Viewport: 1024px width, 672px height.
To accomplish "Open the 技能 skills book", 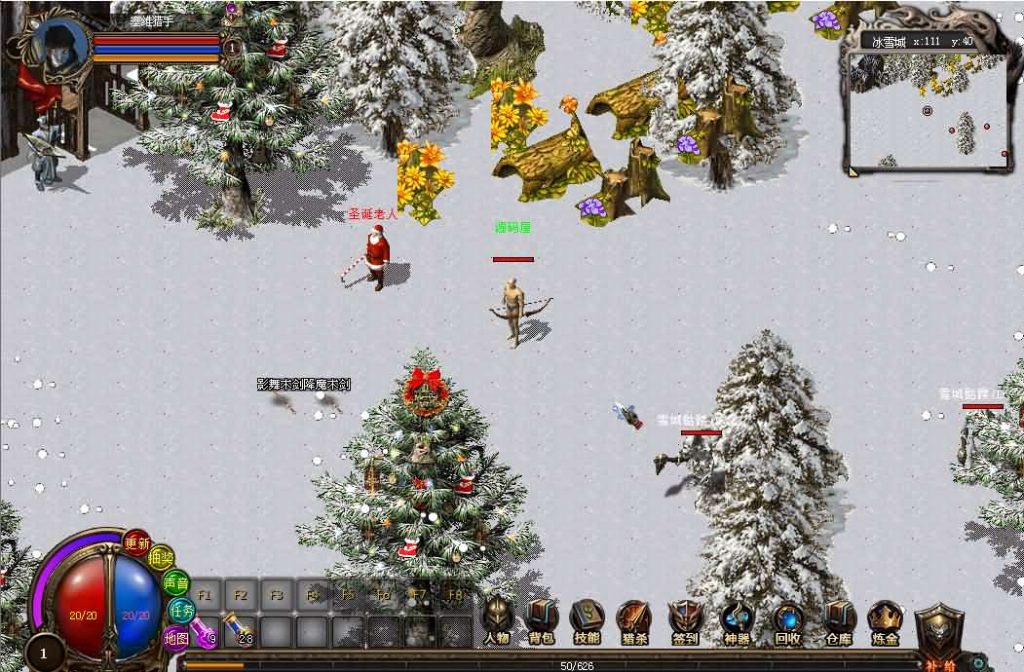I will [x=587, y=620].
